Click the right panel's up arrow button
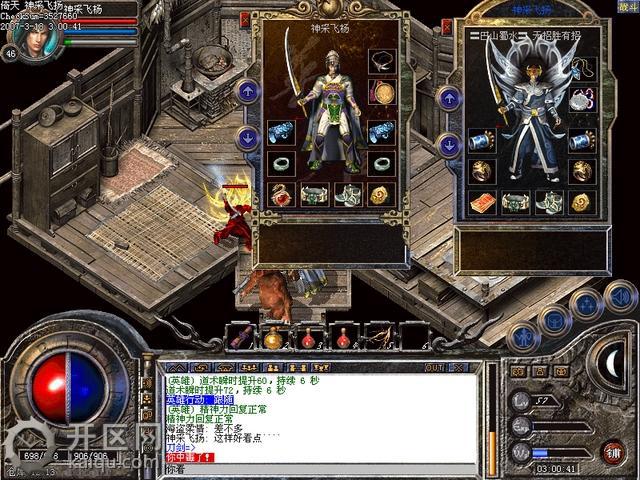640x480 pixels. click(x=449, y=98)
